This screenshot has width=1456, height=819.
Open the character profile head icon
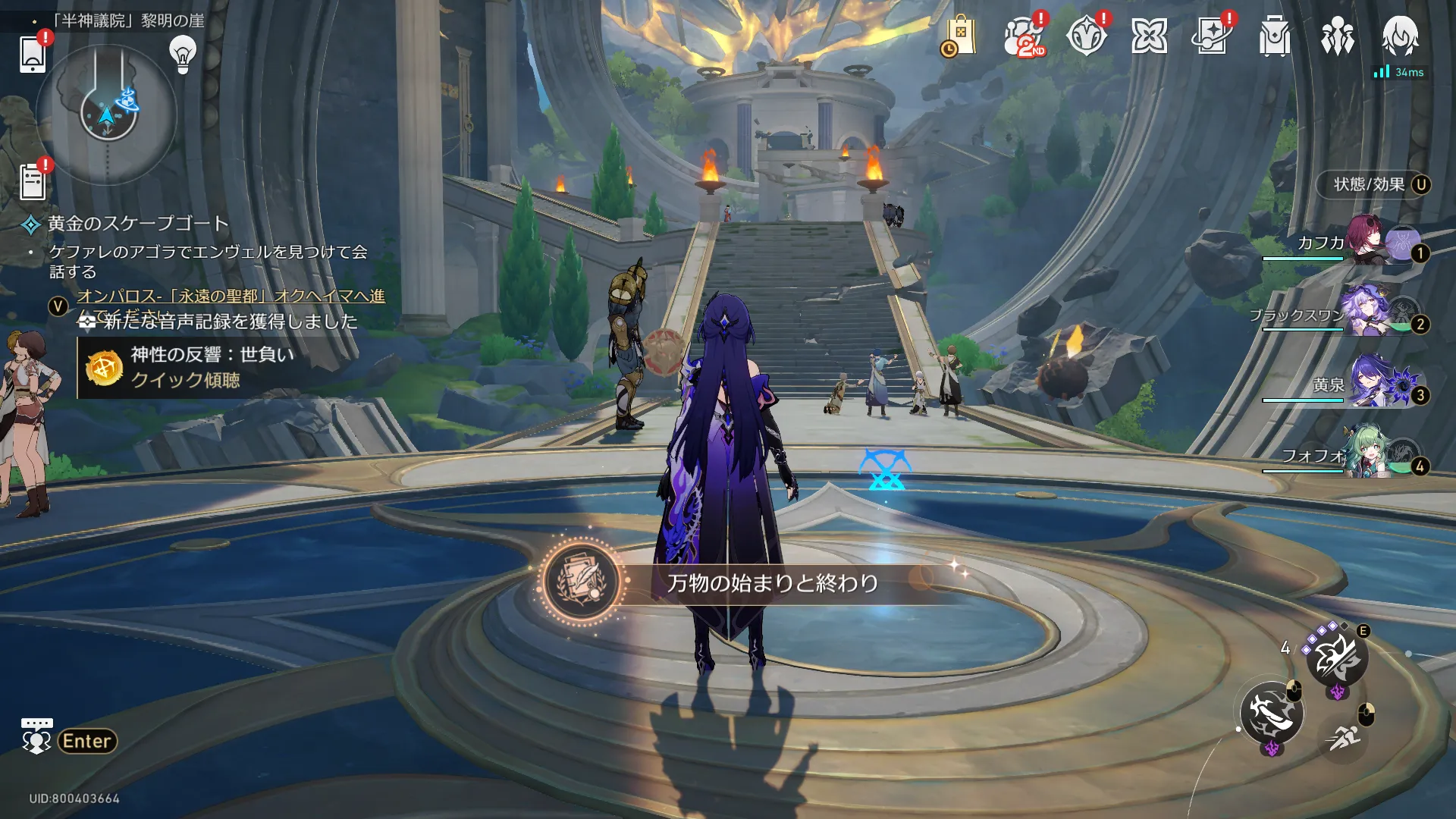tap(1400, 36)
